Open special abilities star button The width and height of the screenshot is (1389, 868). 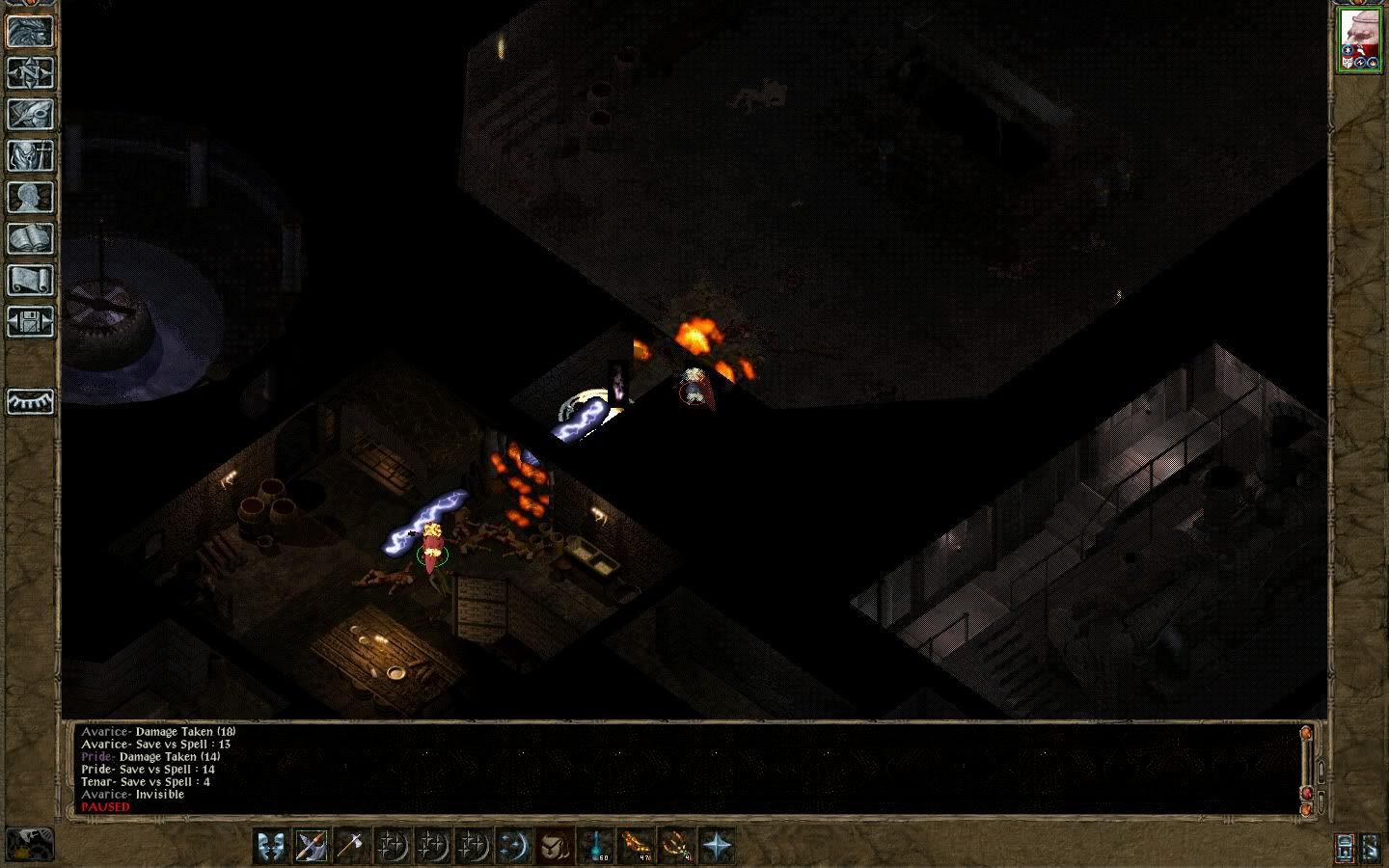coord(717,846)
